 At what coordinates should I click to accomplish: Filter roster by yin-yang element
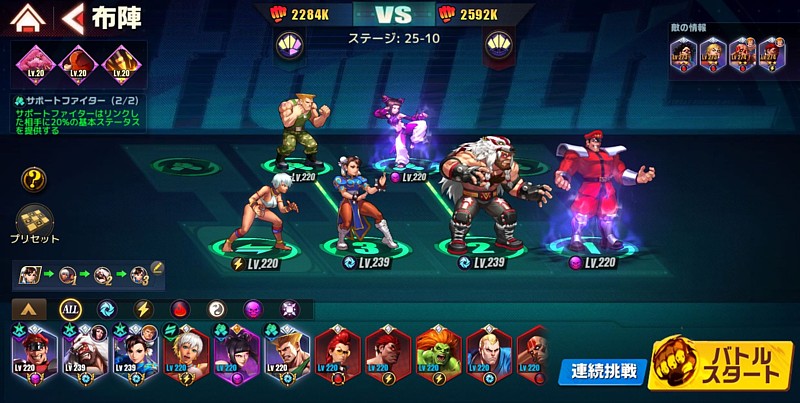(216, 309)
